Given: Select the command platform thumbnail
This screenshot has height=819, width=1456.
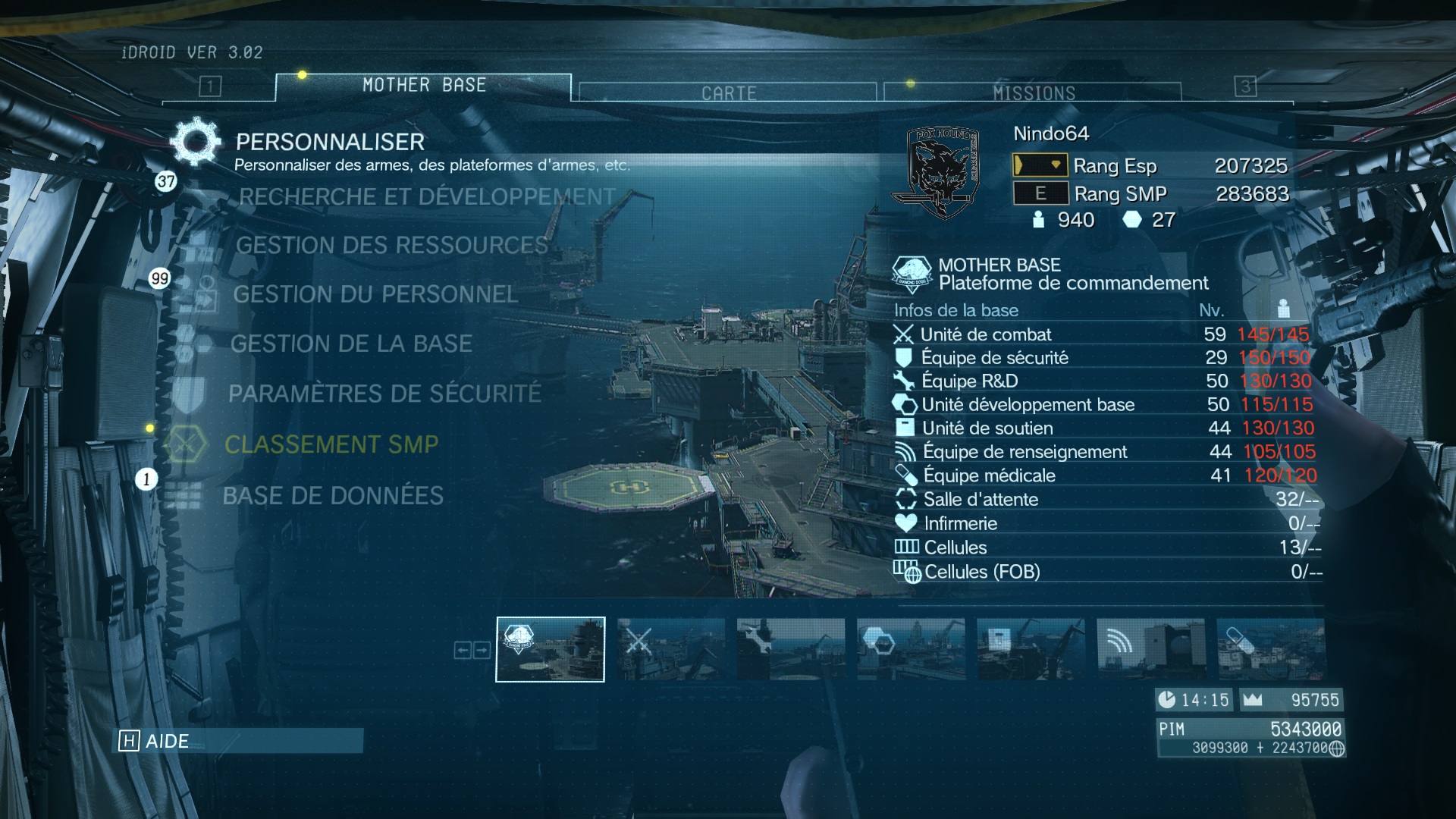Looking at the screenshot, I should pos(551,649).
